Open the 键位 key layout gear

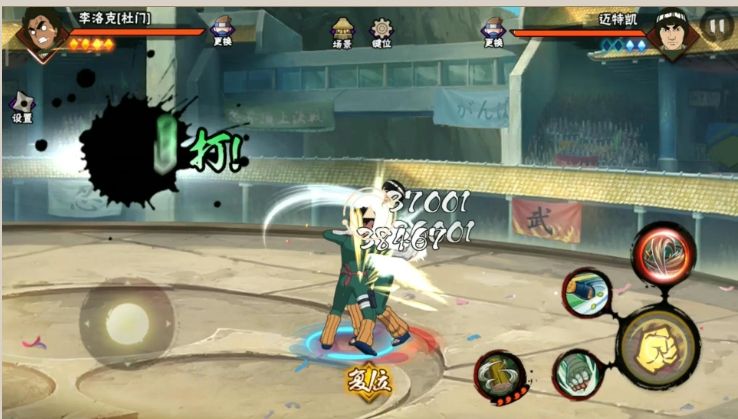(x=382, y=31)
